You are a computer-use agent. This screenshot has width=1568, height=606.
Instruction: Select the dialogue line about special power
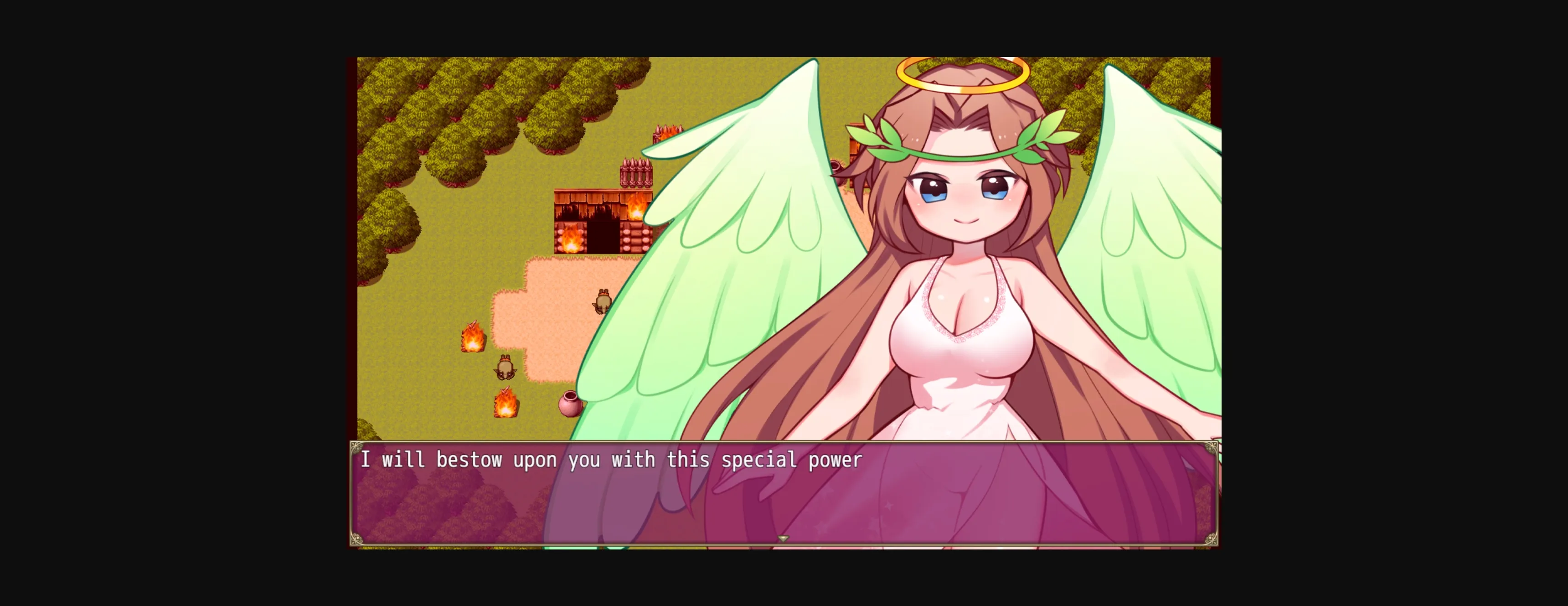[612, 460]
